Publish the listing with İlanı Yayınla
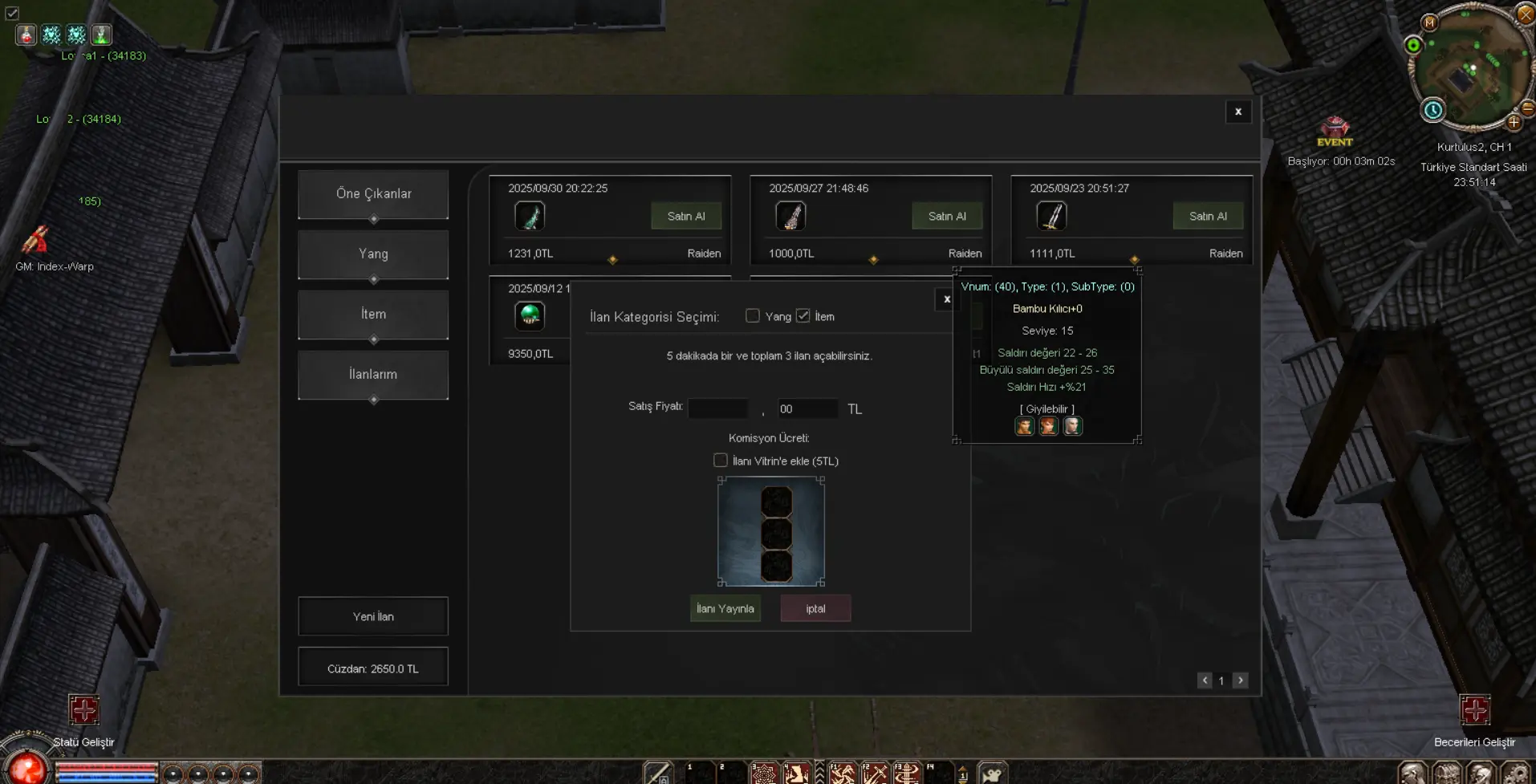 [725, 608]
